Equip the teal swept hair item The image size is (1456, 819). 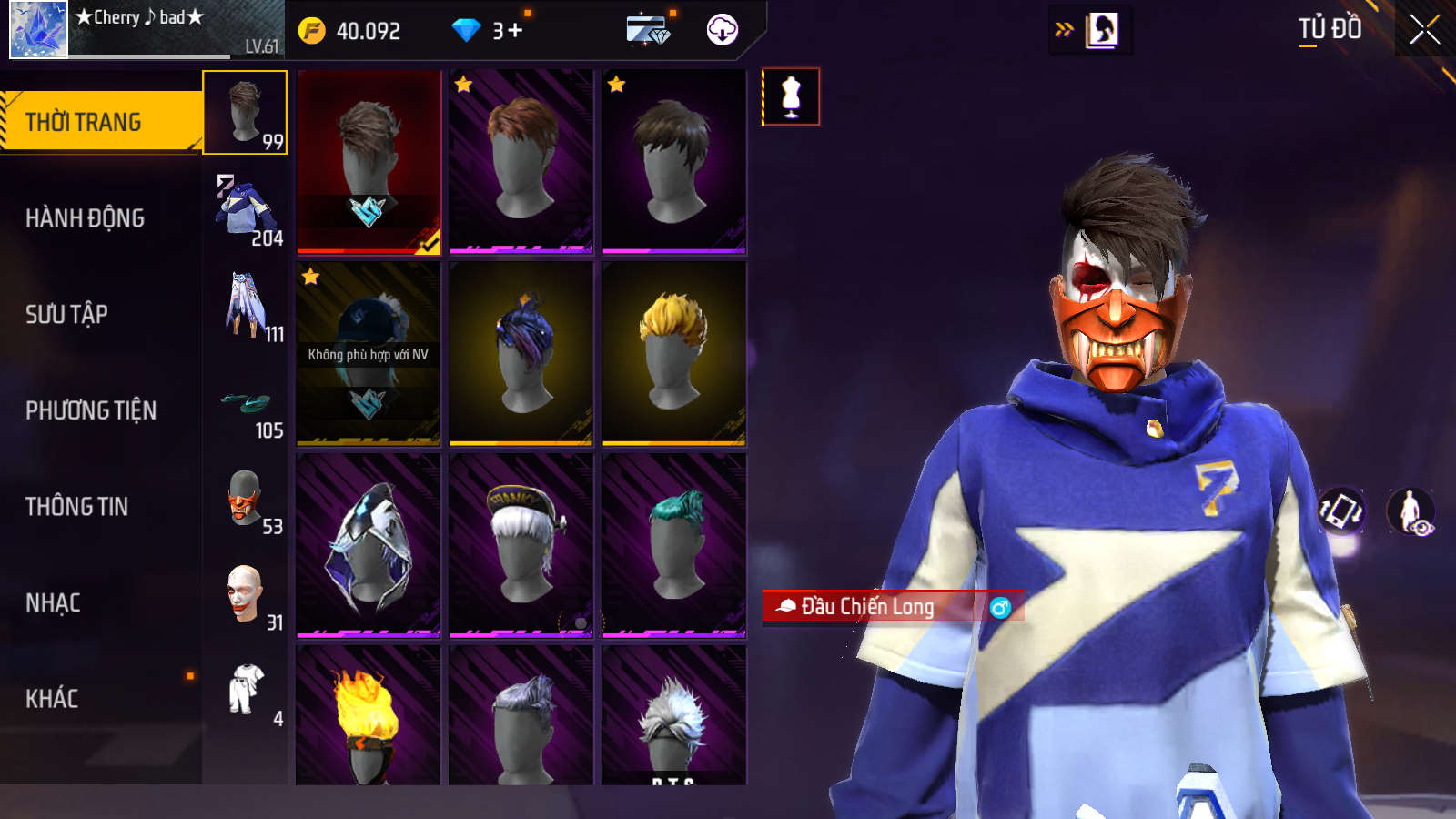click(673, 544)
